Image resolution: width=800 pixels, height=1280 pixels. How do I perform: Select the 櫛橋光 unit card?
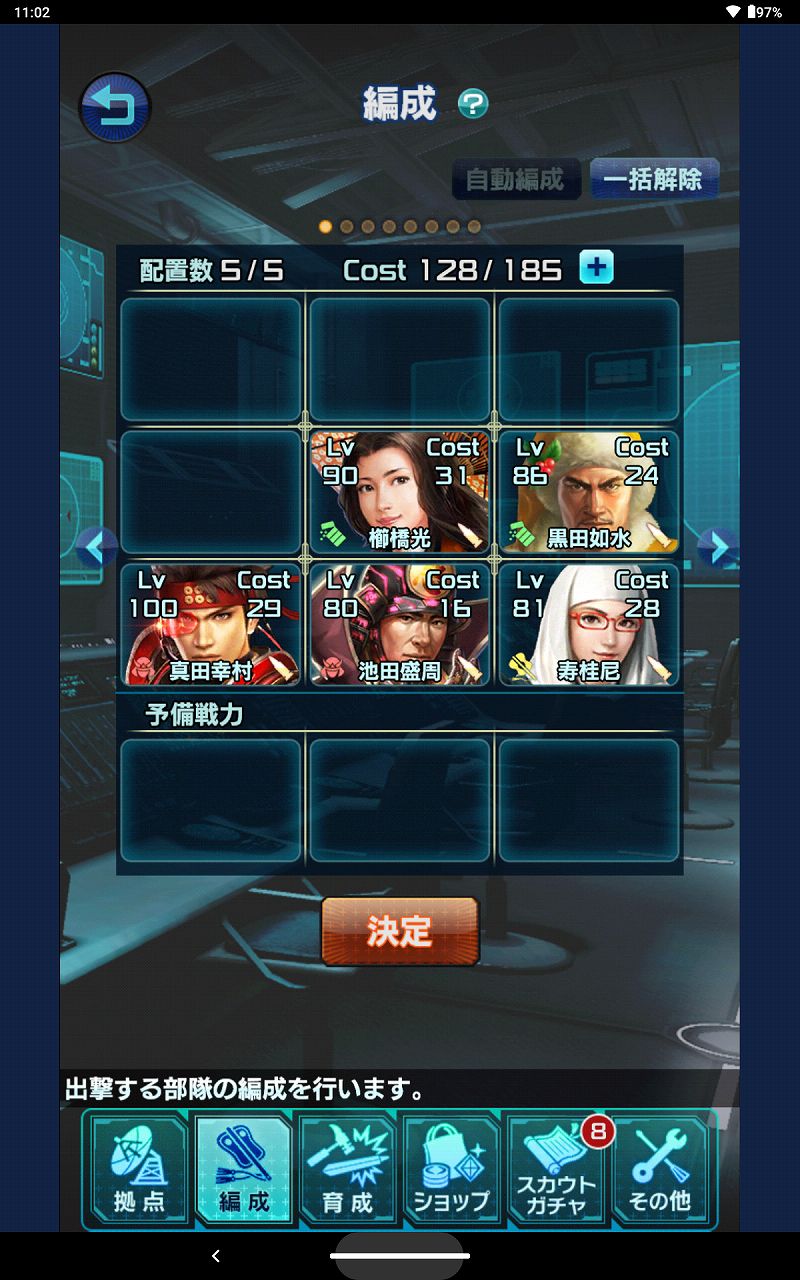click(x=399, y=493)
